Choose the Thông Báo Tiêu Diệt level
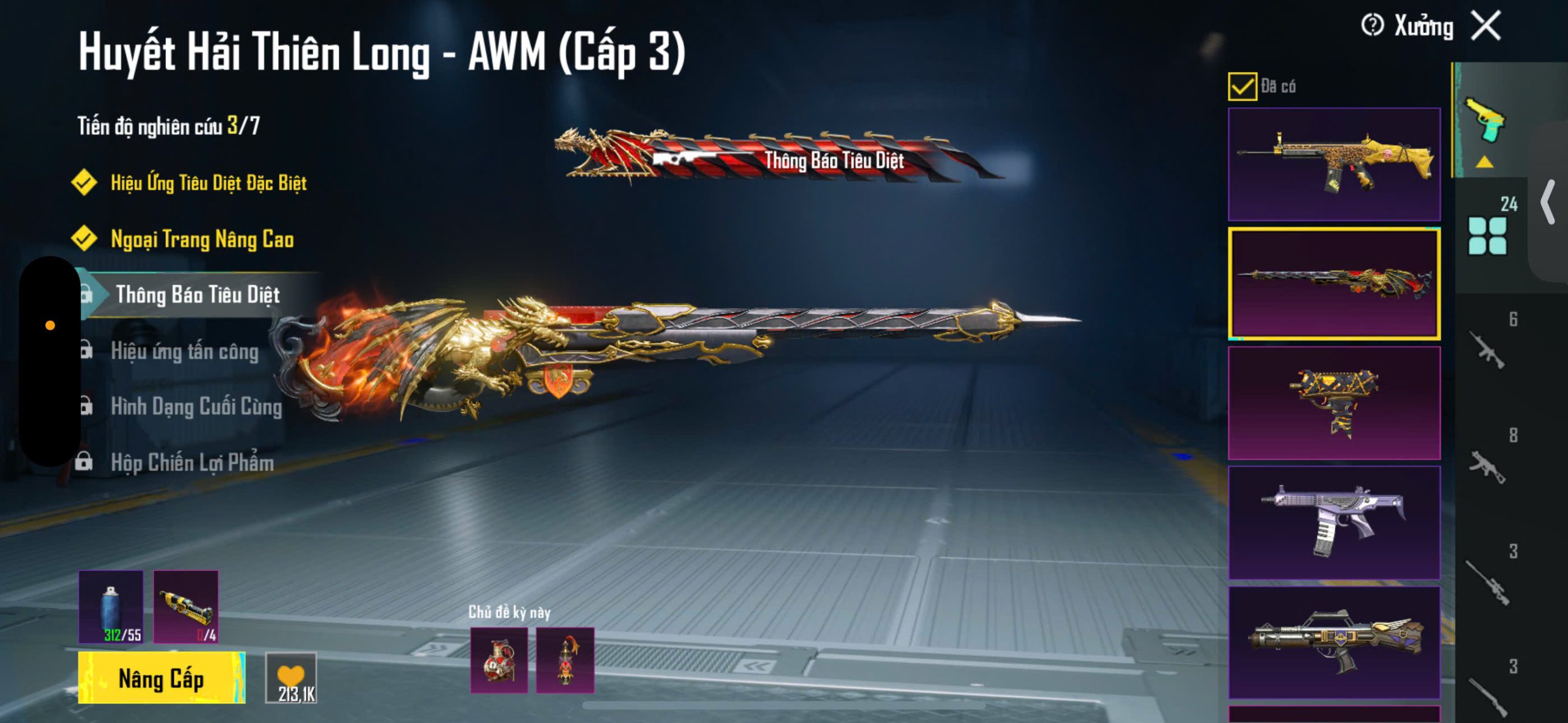This screenshot has height=723, width=1568. tap(197, 294)
